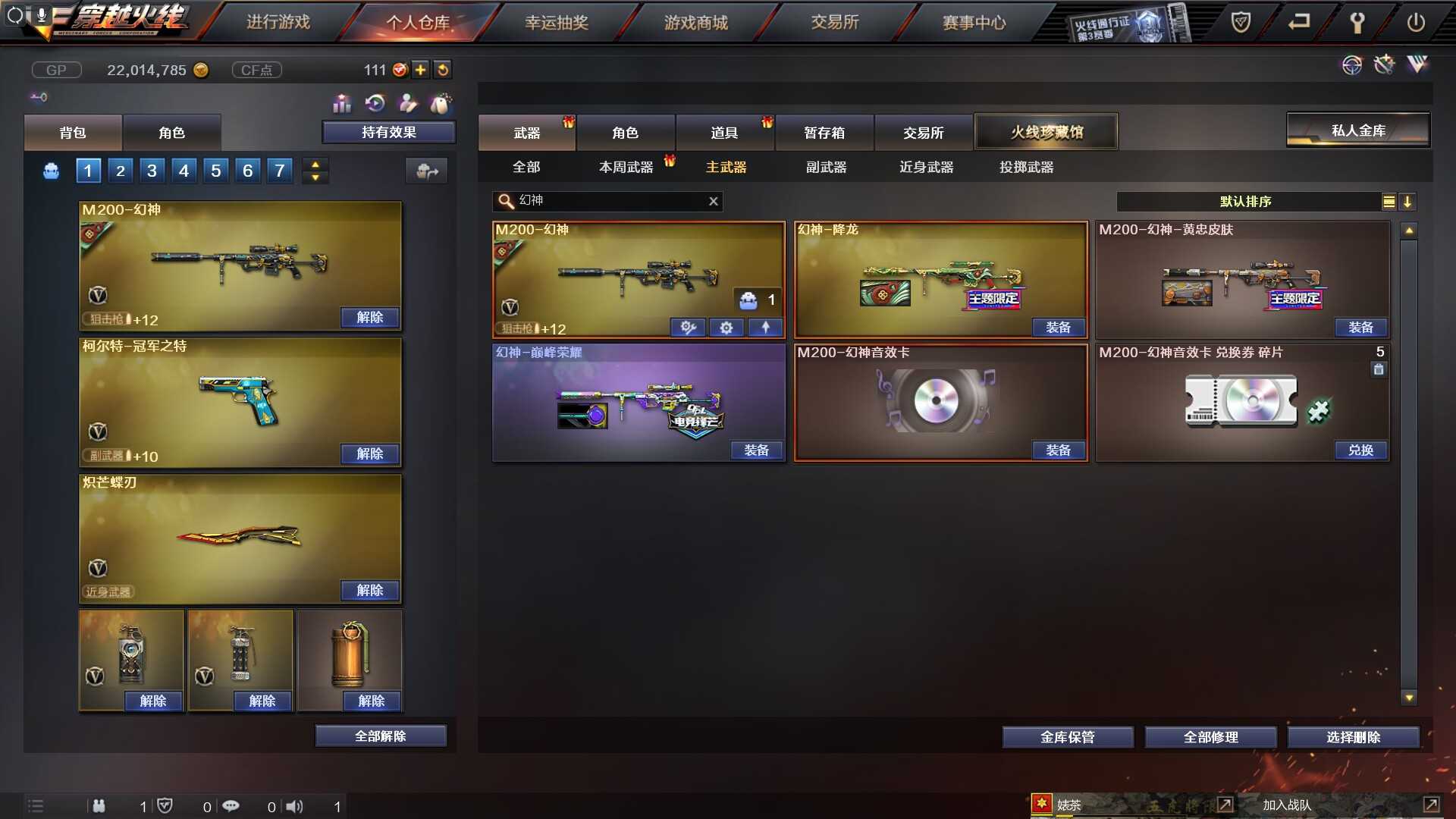The width and height of the screenshot is (1456, 819).
Task: Click the gear settings icon on M200-幻神 card
Action: pyautogui.click(x=726, y=328)
